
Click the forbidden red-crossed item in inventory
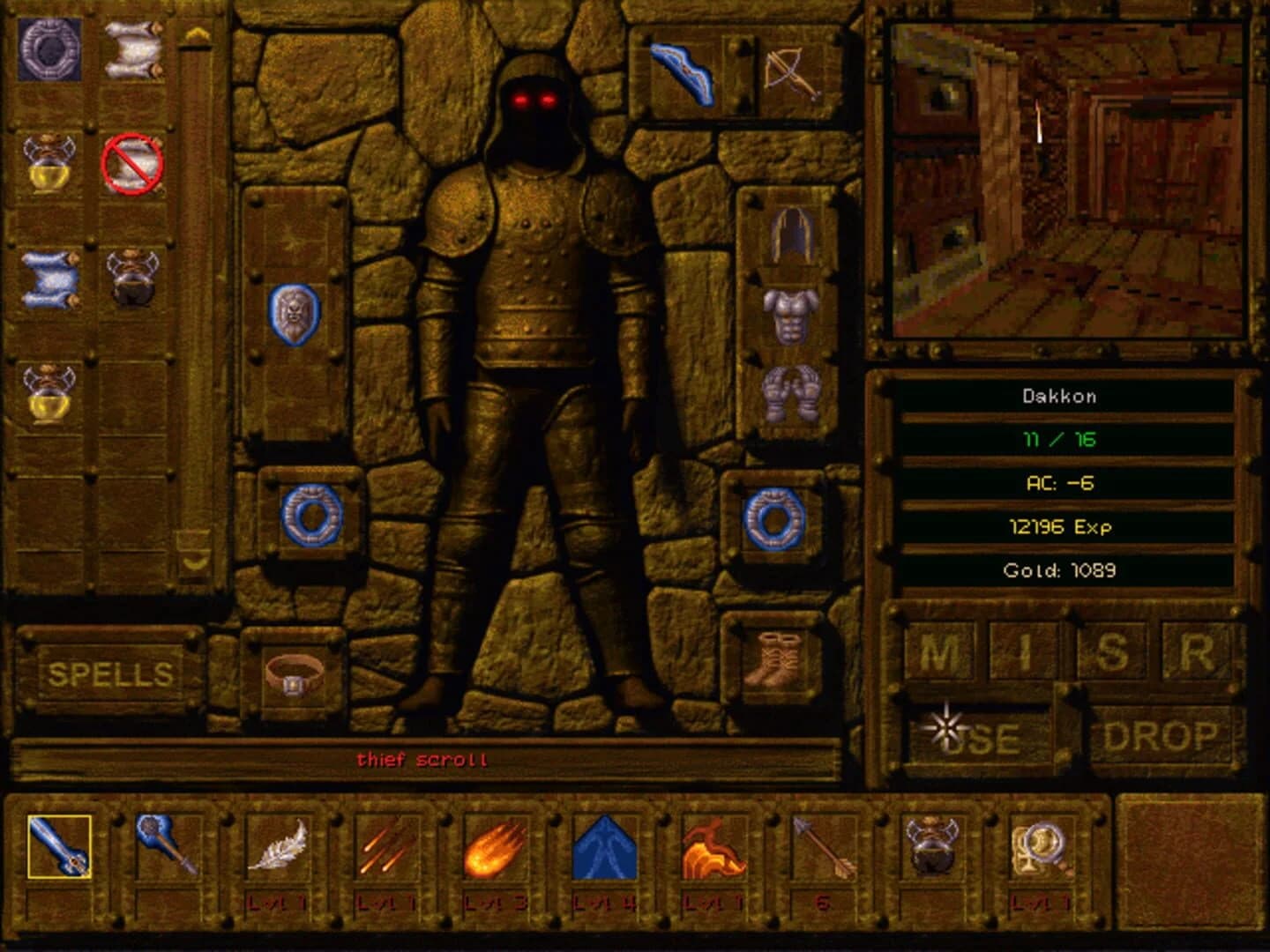[x=134, y=163]
